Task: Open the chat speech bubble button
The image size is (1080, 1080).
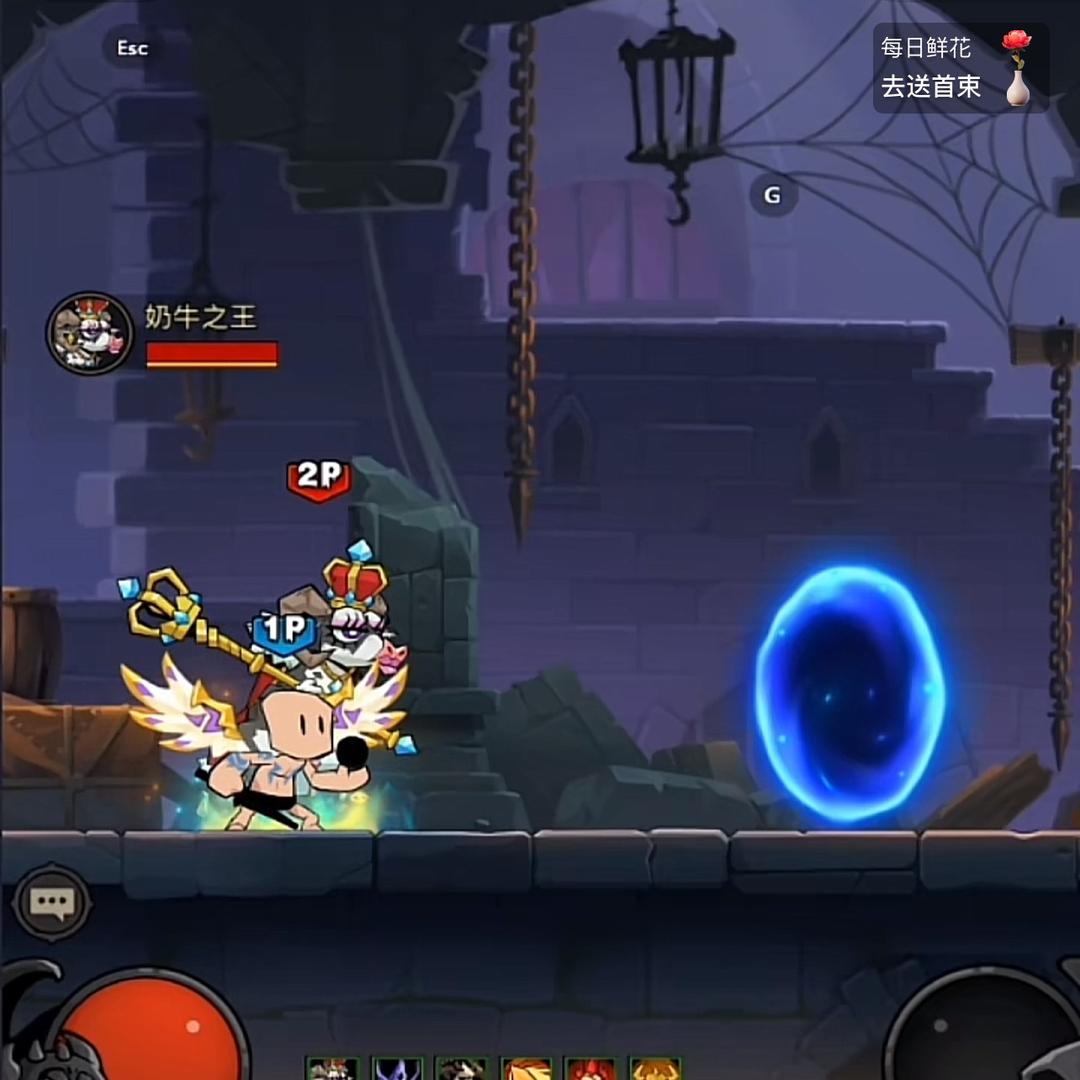Action: click(51, 903)
